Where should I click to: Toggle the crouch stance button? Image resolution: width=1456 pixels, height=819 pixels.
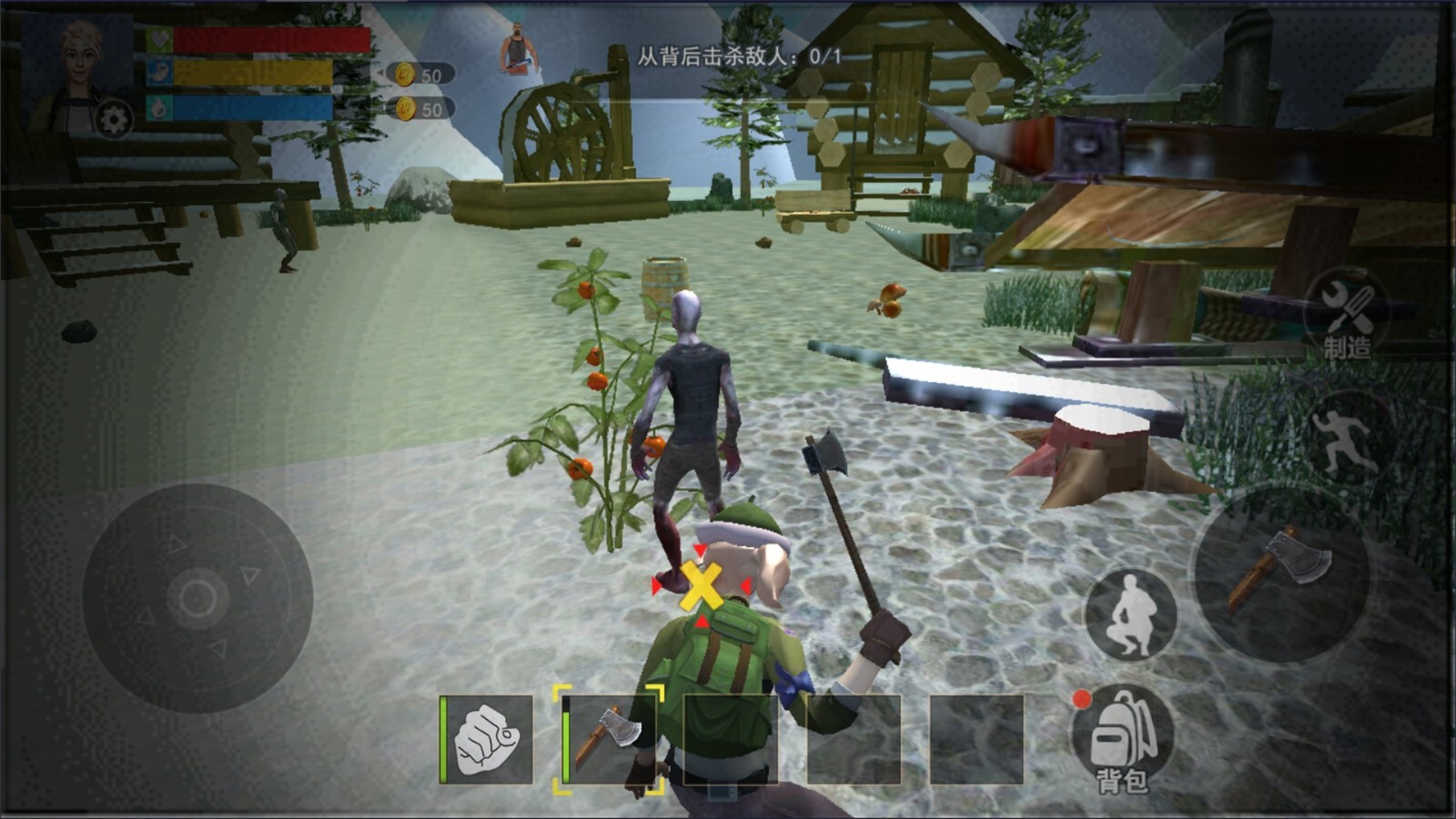tap(1129, 615)
